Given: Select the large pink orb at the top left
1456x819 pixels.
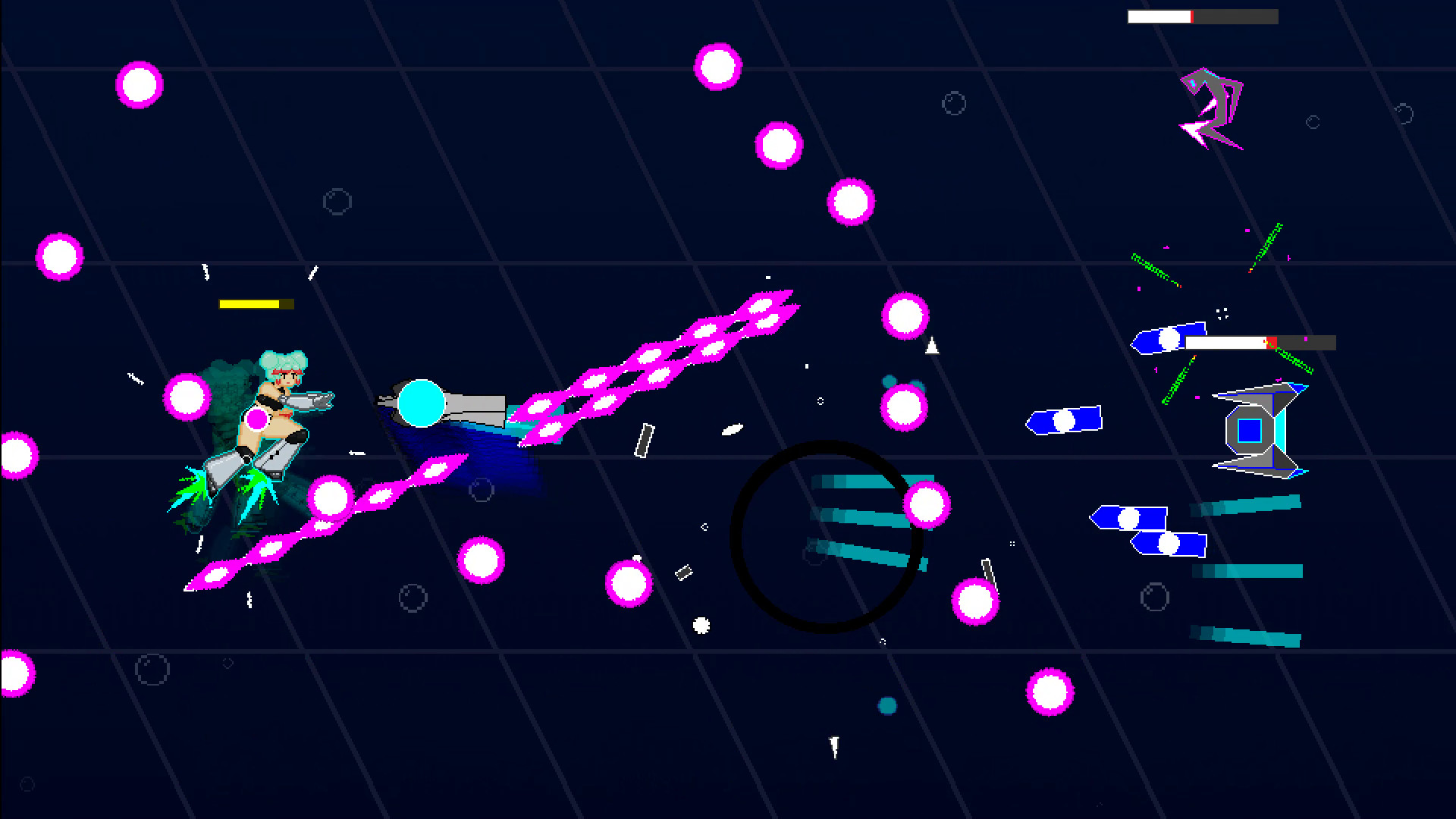Looking at the screenshot, I should (x=139, y=84).
